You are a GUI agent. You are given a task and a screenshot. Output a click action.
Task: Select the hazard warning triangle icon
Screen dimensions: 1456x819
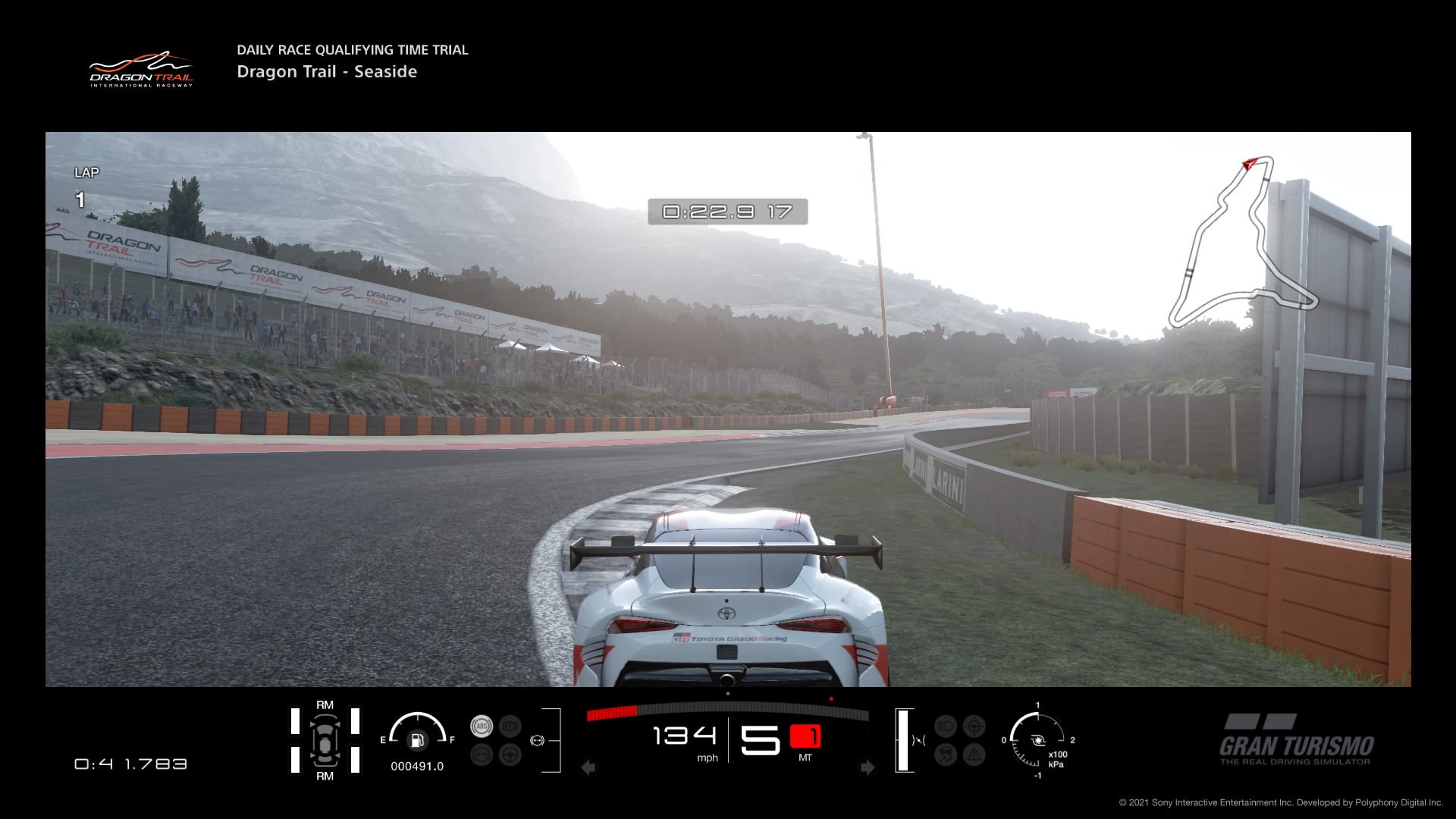coord(974,755)
